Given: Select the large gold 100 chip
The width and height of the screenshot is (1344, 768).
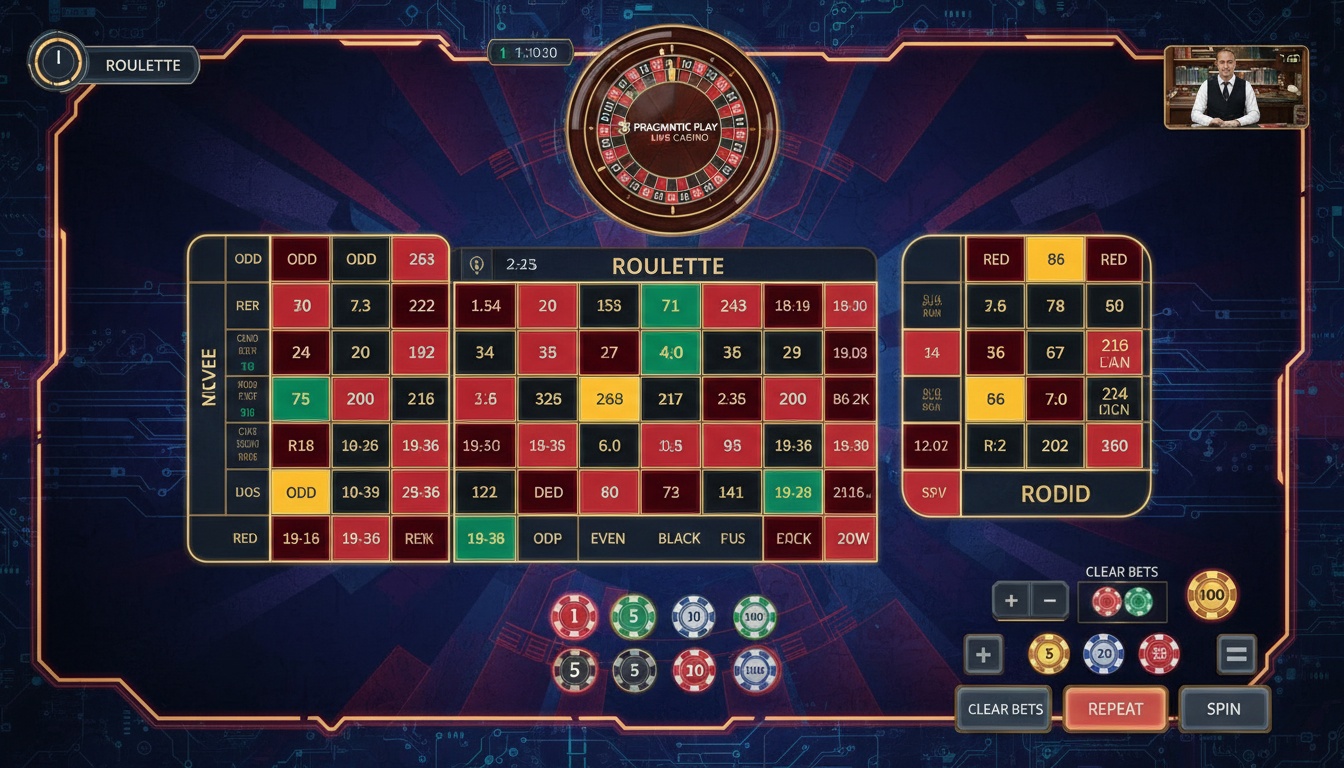Looking at the screenshot, I should [1212, 594].
